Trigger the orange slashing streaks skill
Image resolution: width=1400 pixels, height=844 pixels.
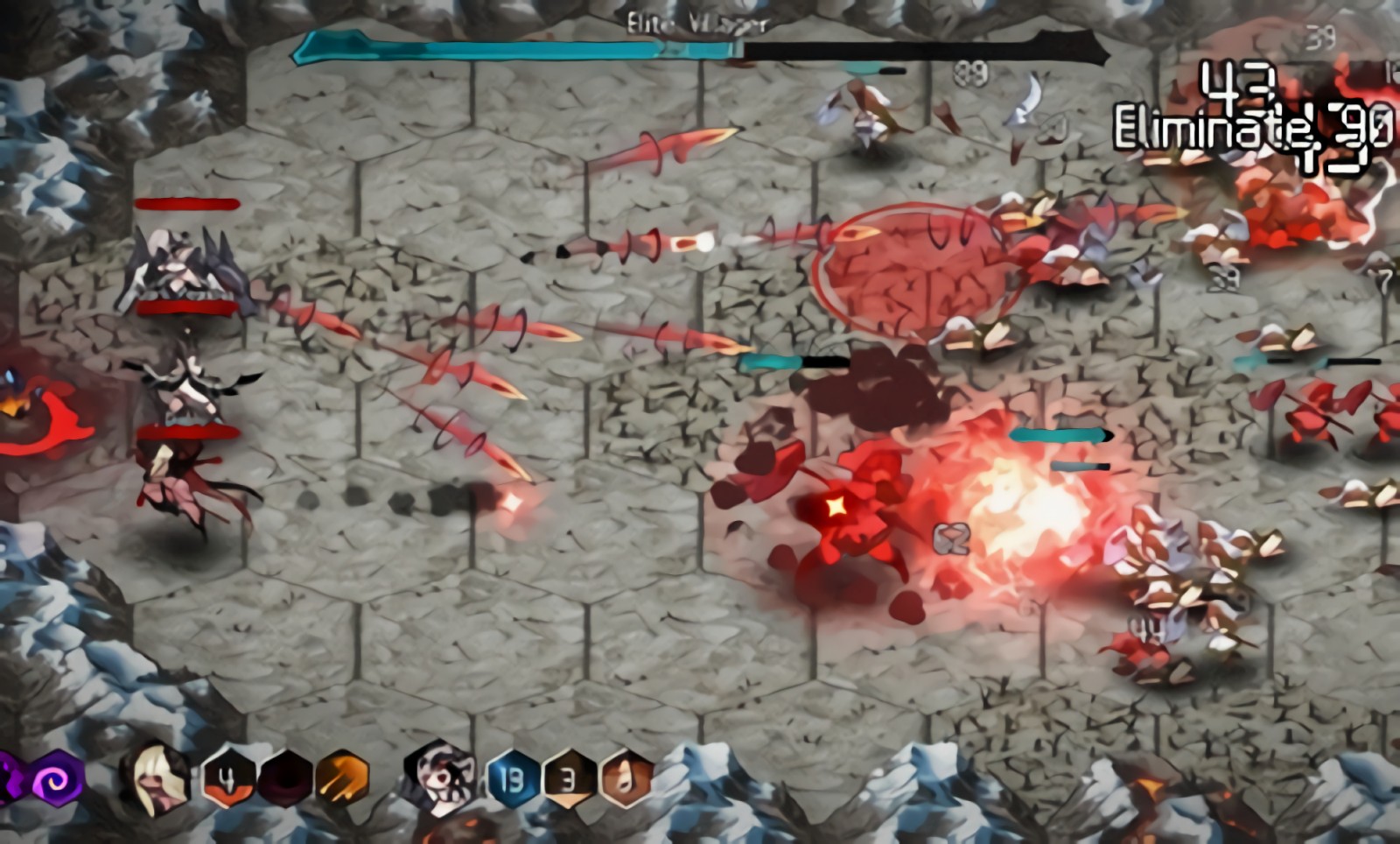pos(342,778)
